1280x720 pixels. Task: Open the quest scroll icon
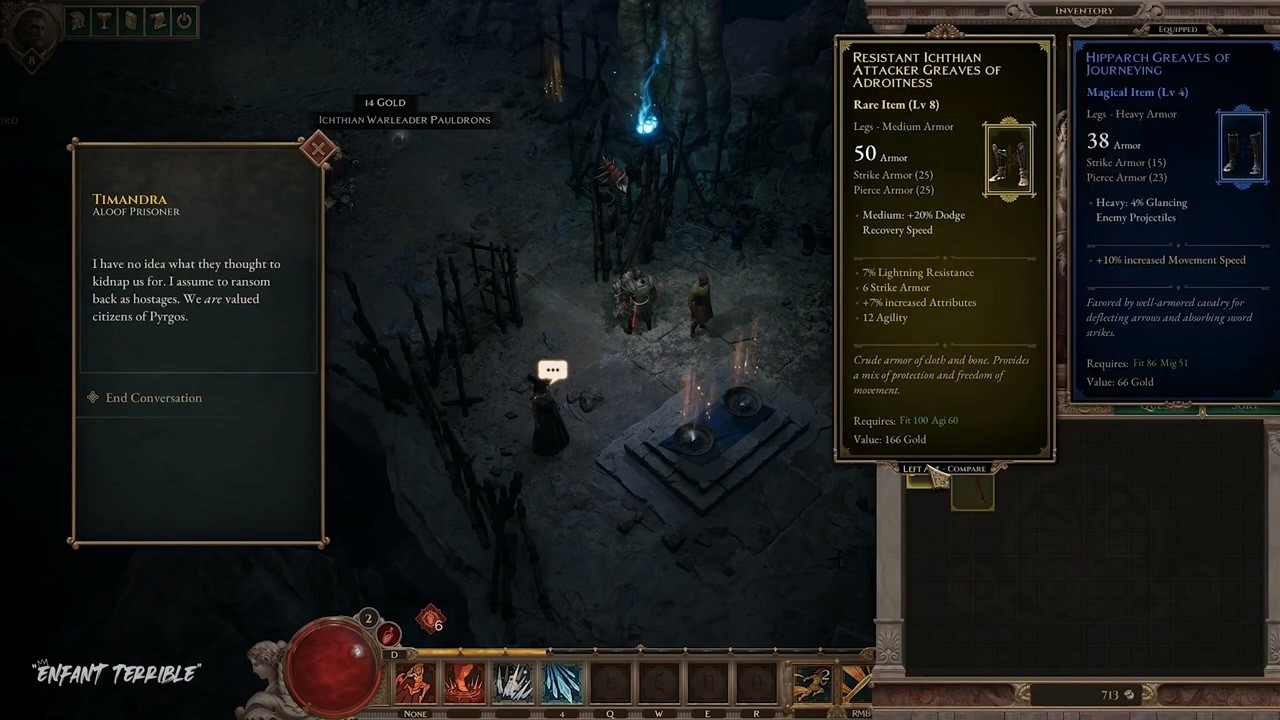pos(157,20)
